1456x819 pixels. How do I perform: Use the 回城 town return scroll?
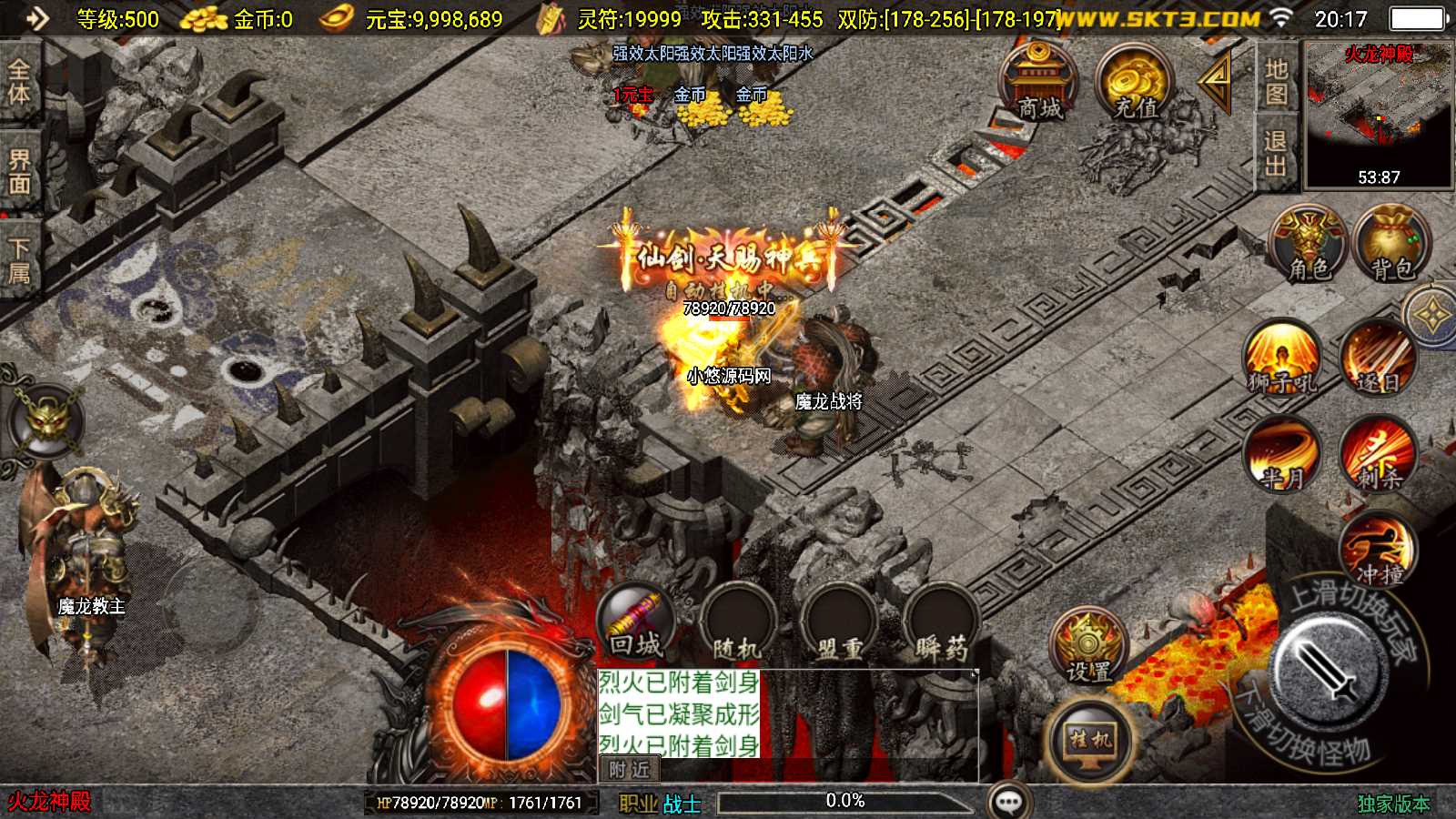[x=636, y=624]
